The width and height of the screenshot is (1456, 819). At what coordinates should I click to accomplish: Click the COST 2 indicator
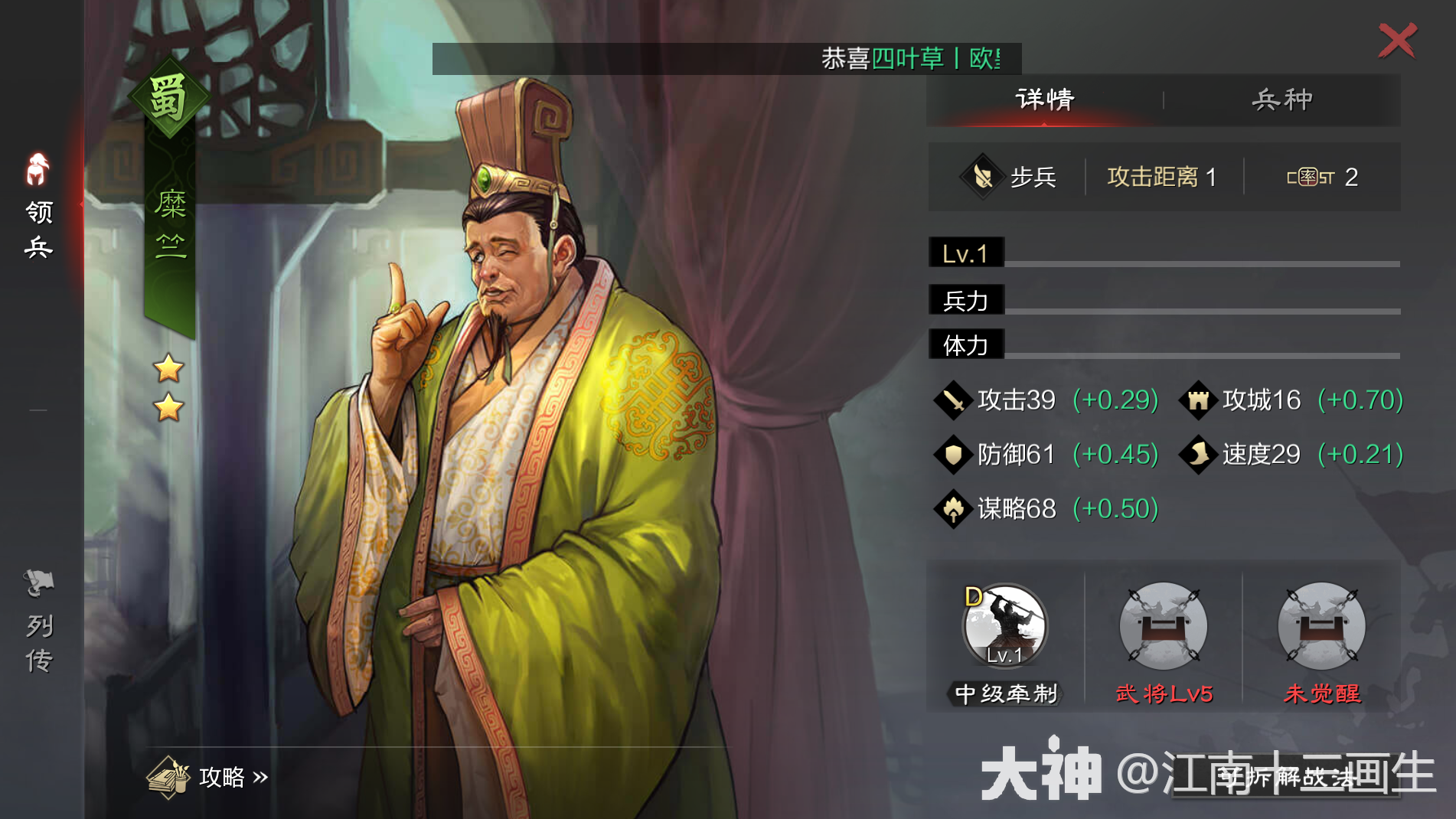tap(1322, 177)
